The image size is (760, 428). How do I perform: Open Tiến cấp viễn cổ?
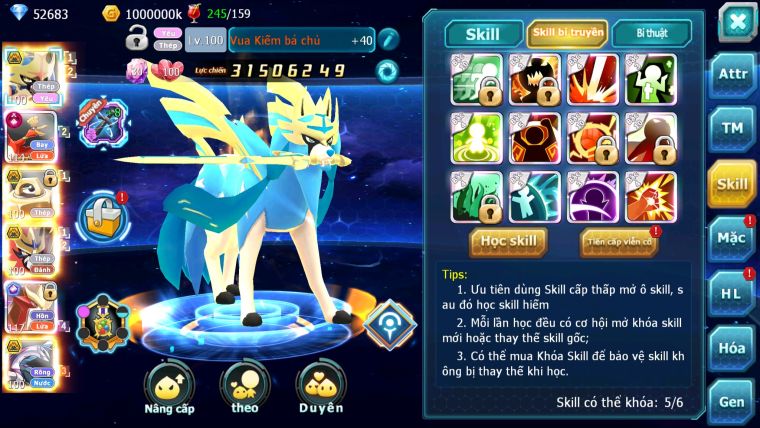619,241
